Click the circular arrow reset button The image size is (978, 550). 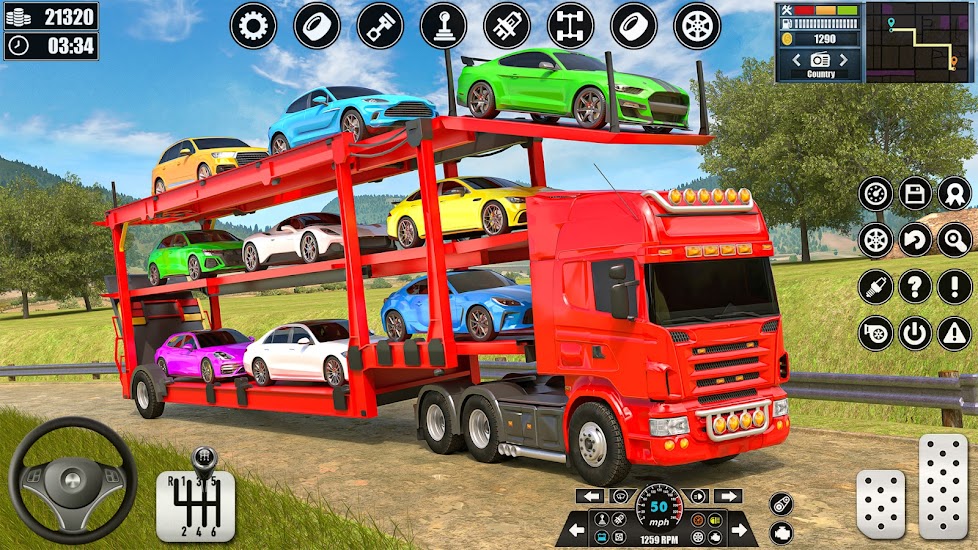[915, 240]
